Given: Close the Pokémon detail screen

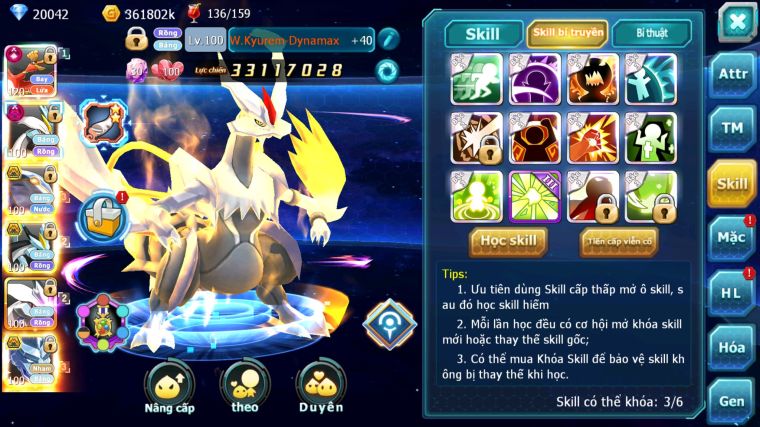Looking at the screenshot, I should (x=736, y=21).
